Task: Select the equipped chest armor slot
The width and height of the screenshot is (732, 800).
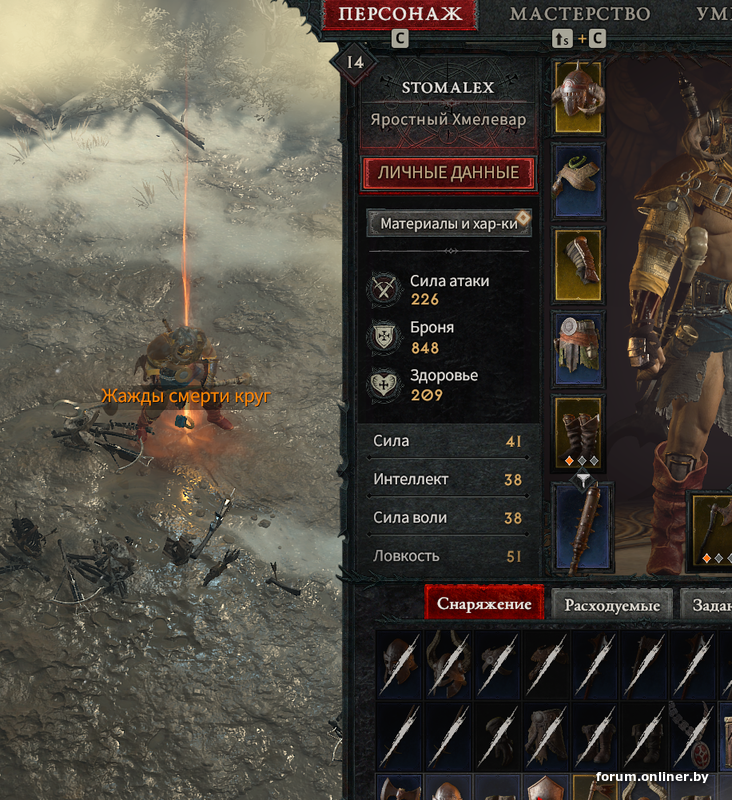Action: [578, 180]
